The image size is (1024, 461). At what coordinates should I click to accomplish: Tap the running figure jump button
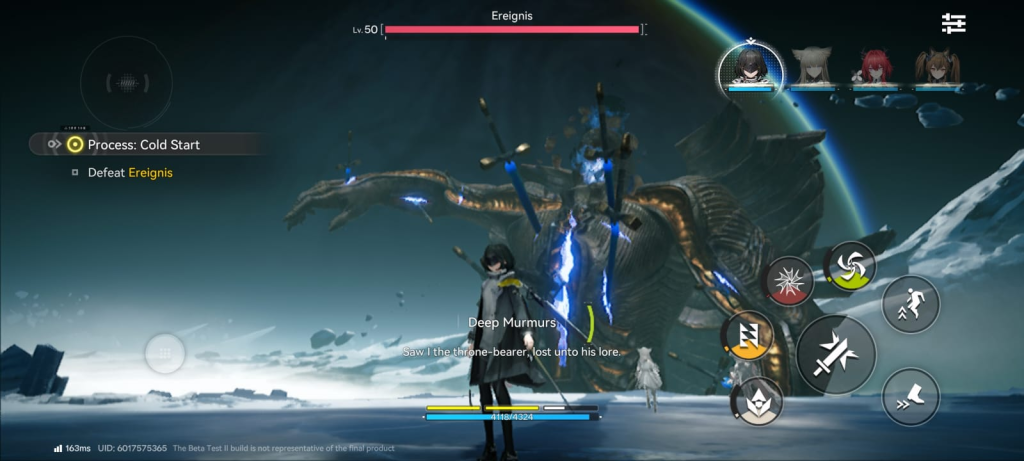point(910,304)
